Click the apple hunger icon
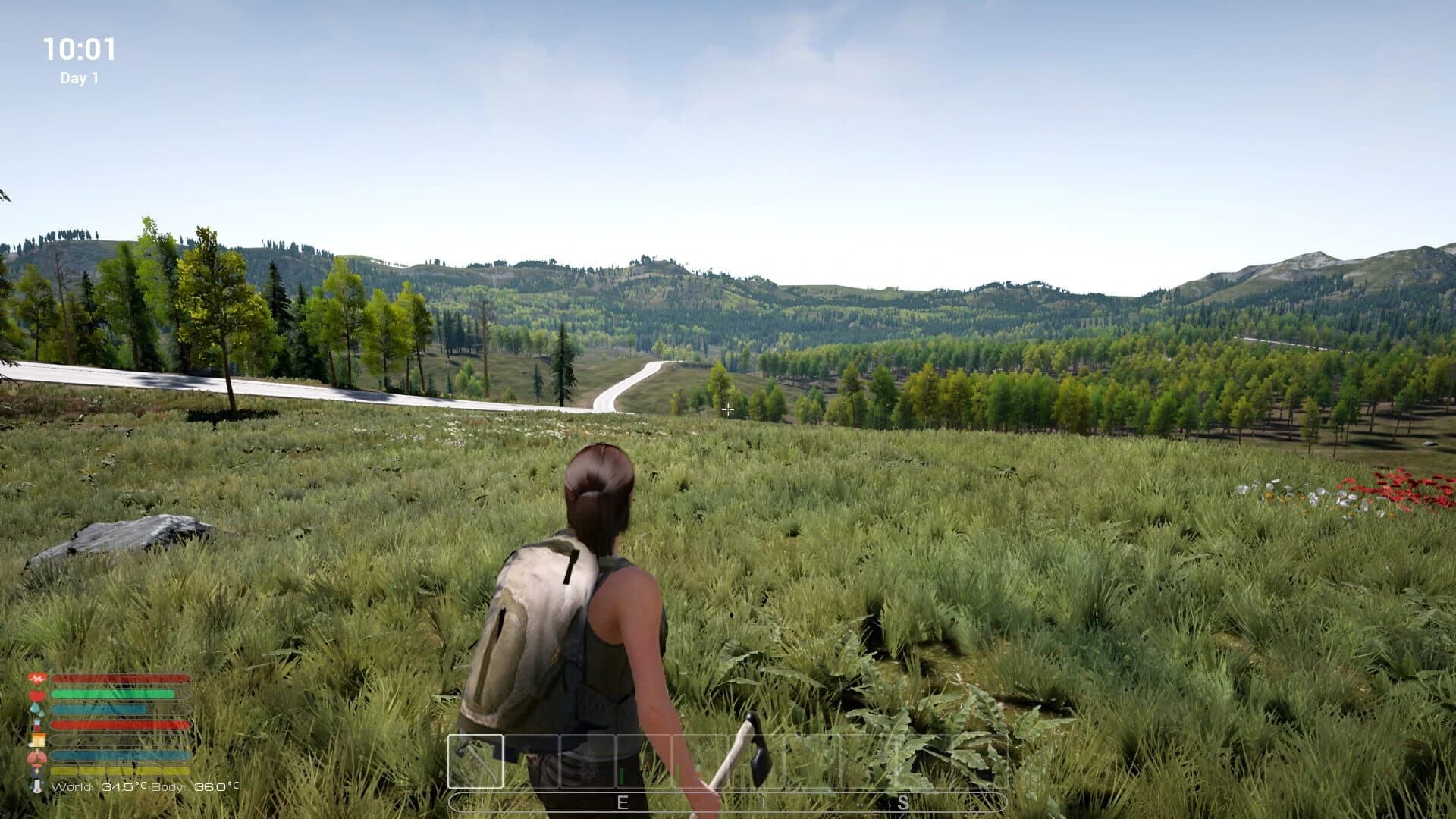 click(x=36, y=695)
